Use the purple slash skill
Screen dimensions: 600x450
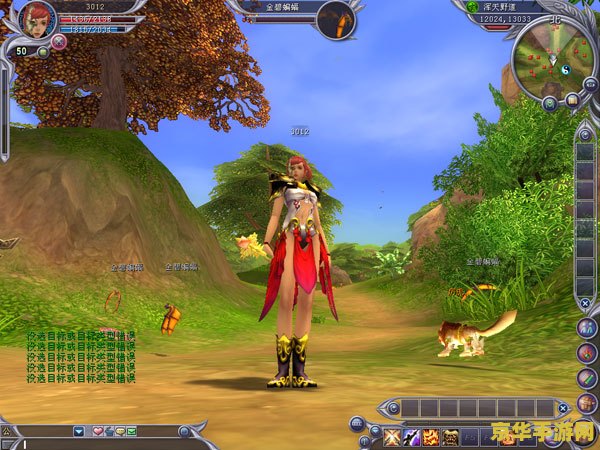tap(411, 436)
